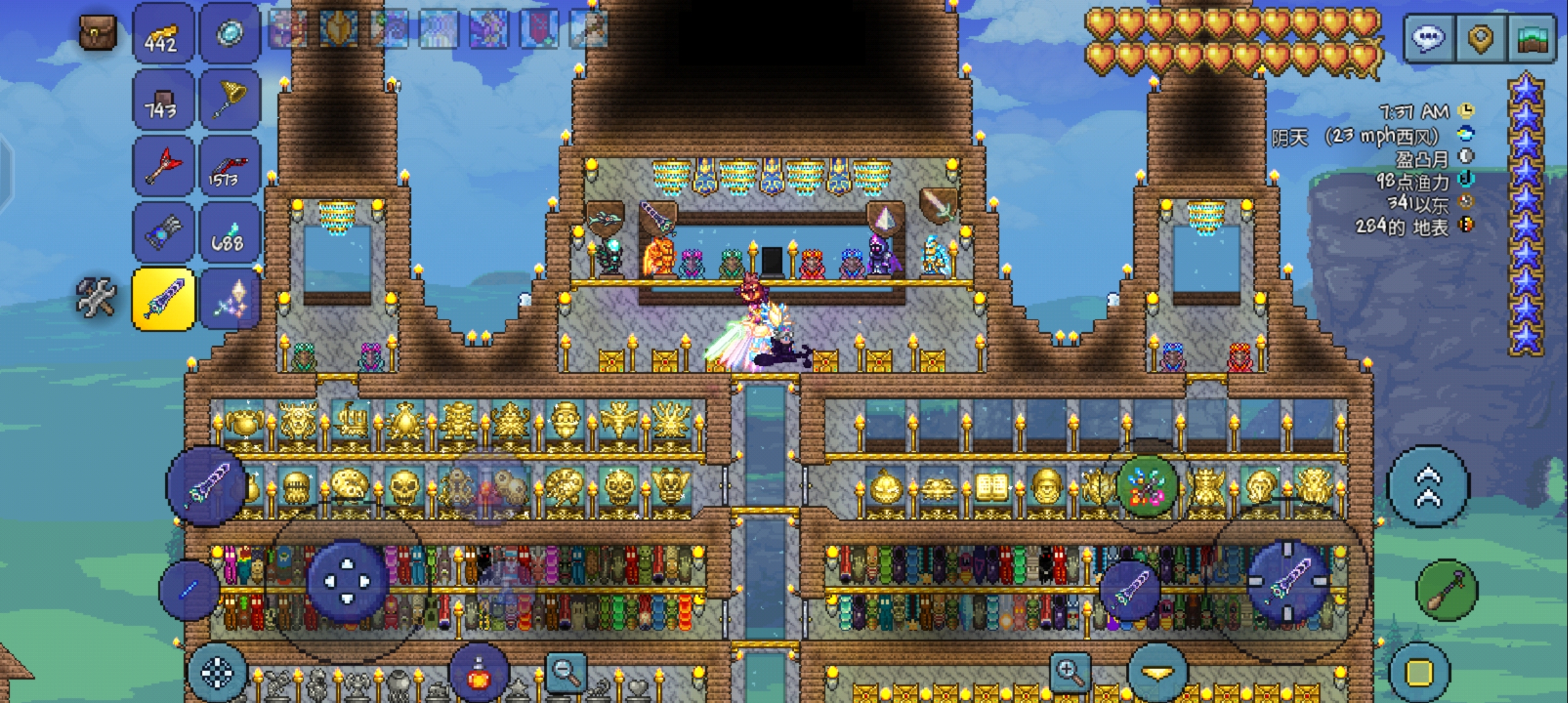Tap the double-arrow jump button
1568x703 pixels.
click(x=1428, y=486)
